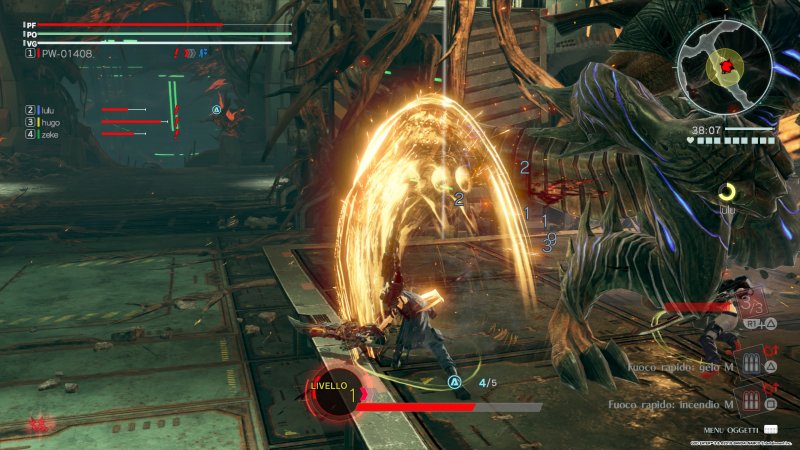The height and width of the screenshot is (450, 800).
Task: Select party member zeke in the list
Action: tap(50, 134)
